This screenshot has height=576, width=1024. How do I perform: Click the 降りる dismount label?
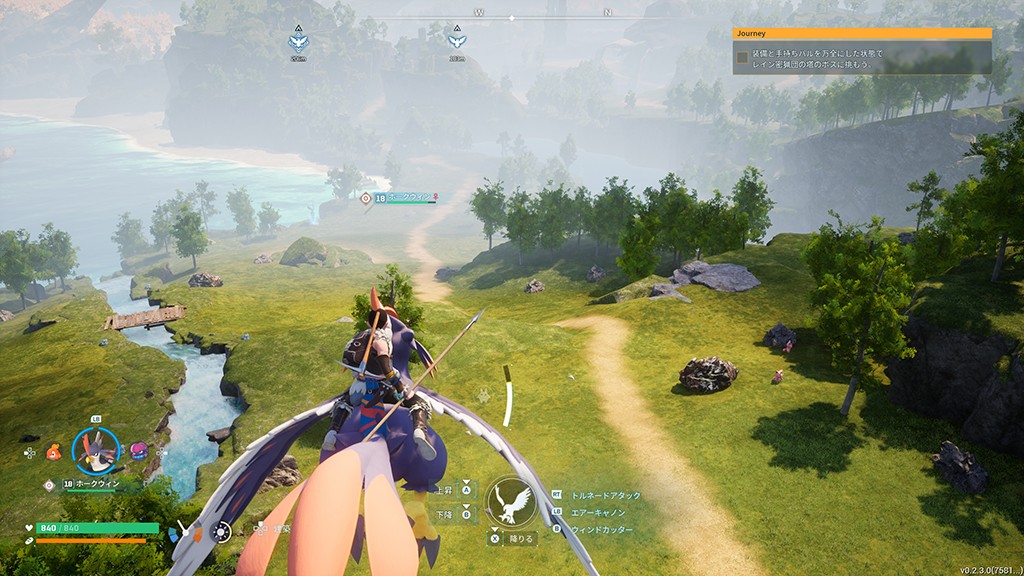[521, 539]
